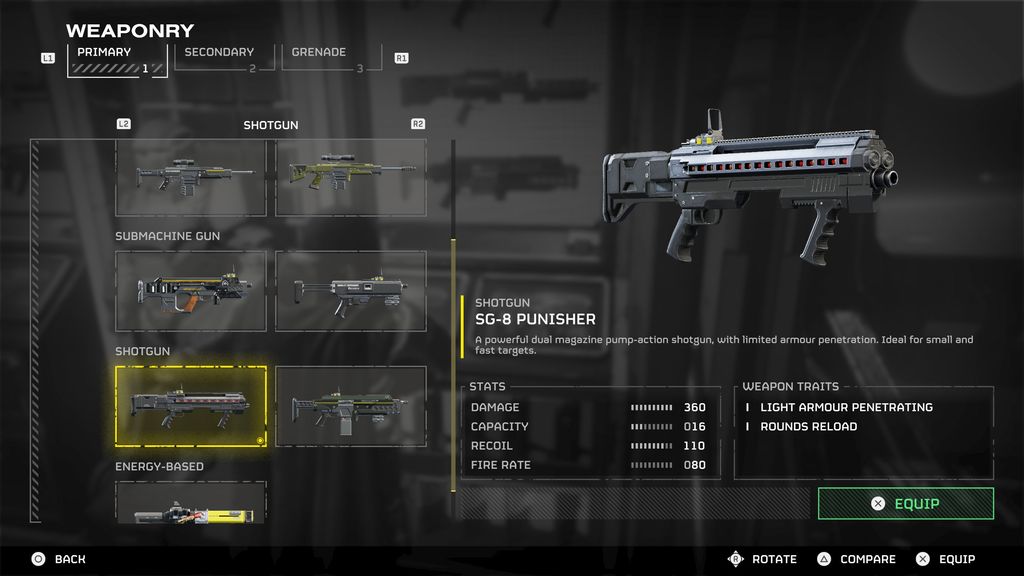
Task: Equip the SG-8 Punisher with the green Equip button
Action: coord(905,504)
